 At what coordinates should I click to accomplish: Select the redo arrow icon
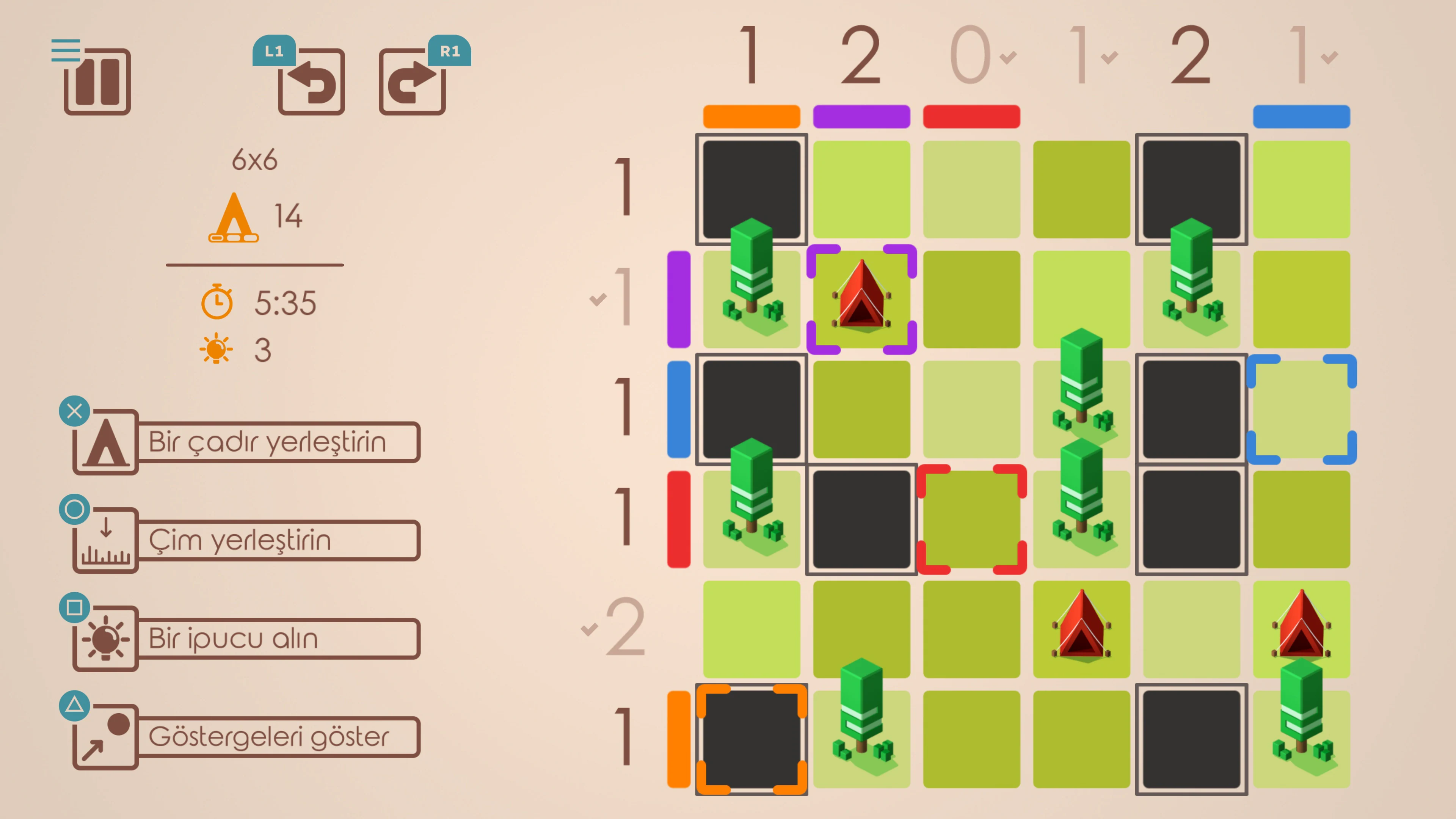click(x=412, y=81)
